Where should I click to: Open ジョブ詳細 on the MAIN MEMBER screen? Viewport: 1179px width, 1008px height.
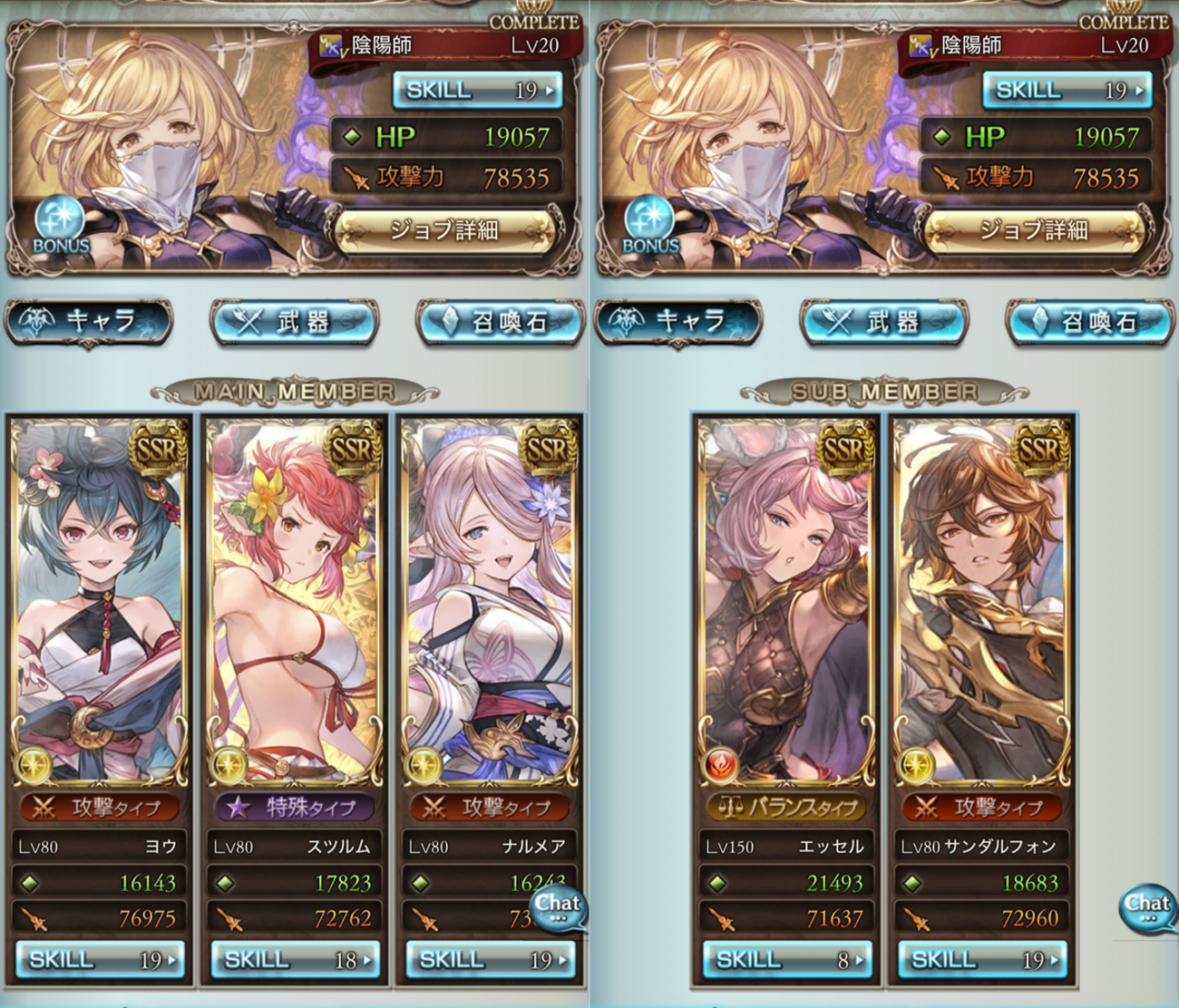[x=444, y=231]
